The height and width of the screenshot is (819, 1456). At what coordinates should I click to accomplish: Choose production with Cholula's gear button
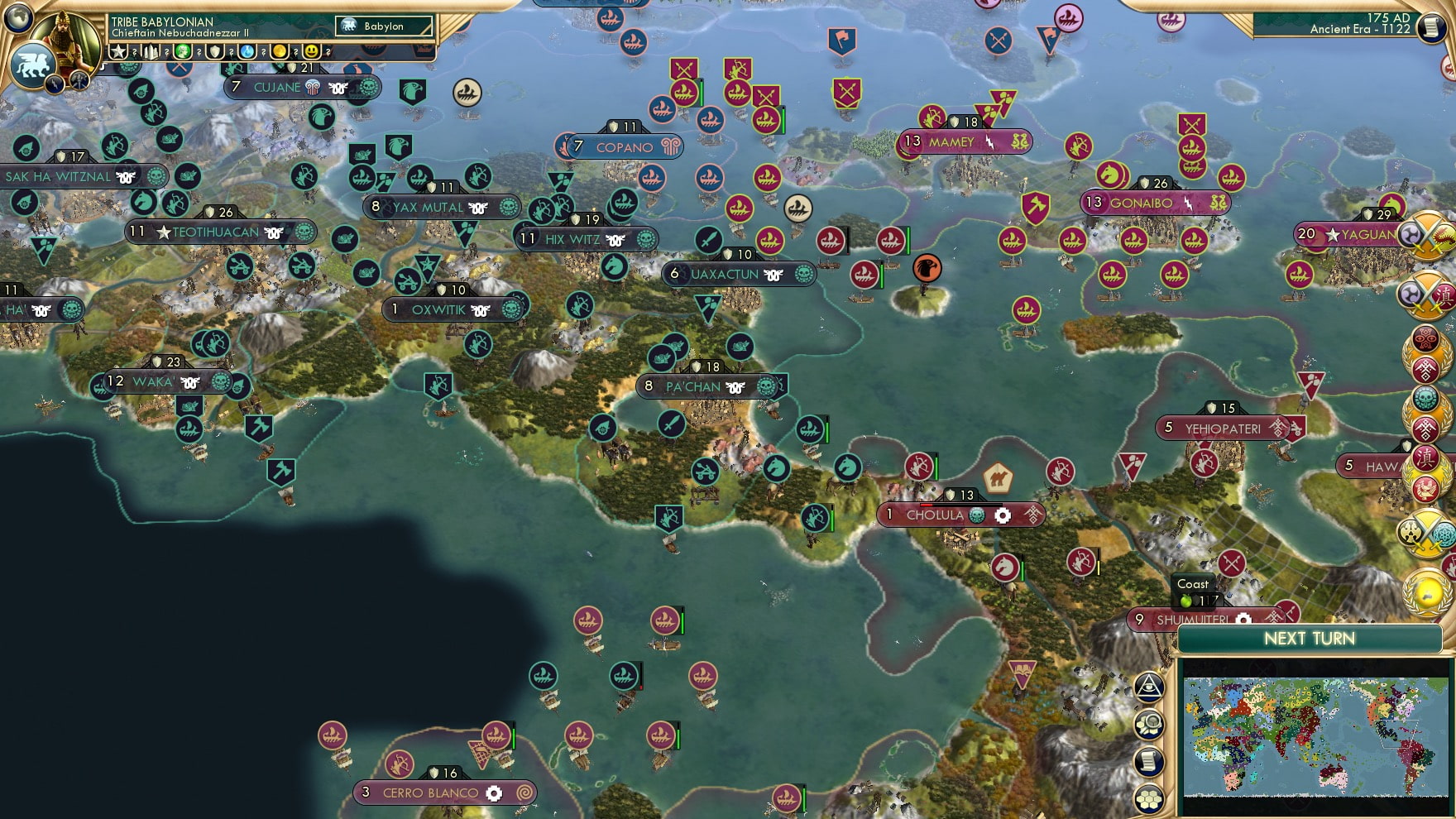(x=1002, y=515)
